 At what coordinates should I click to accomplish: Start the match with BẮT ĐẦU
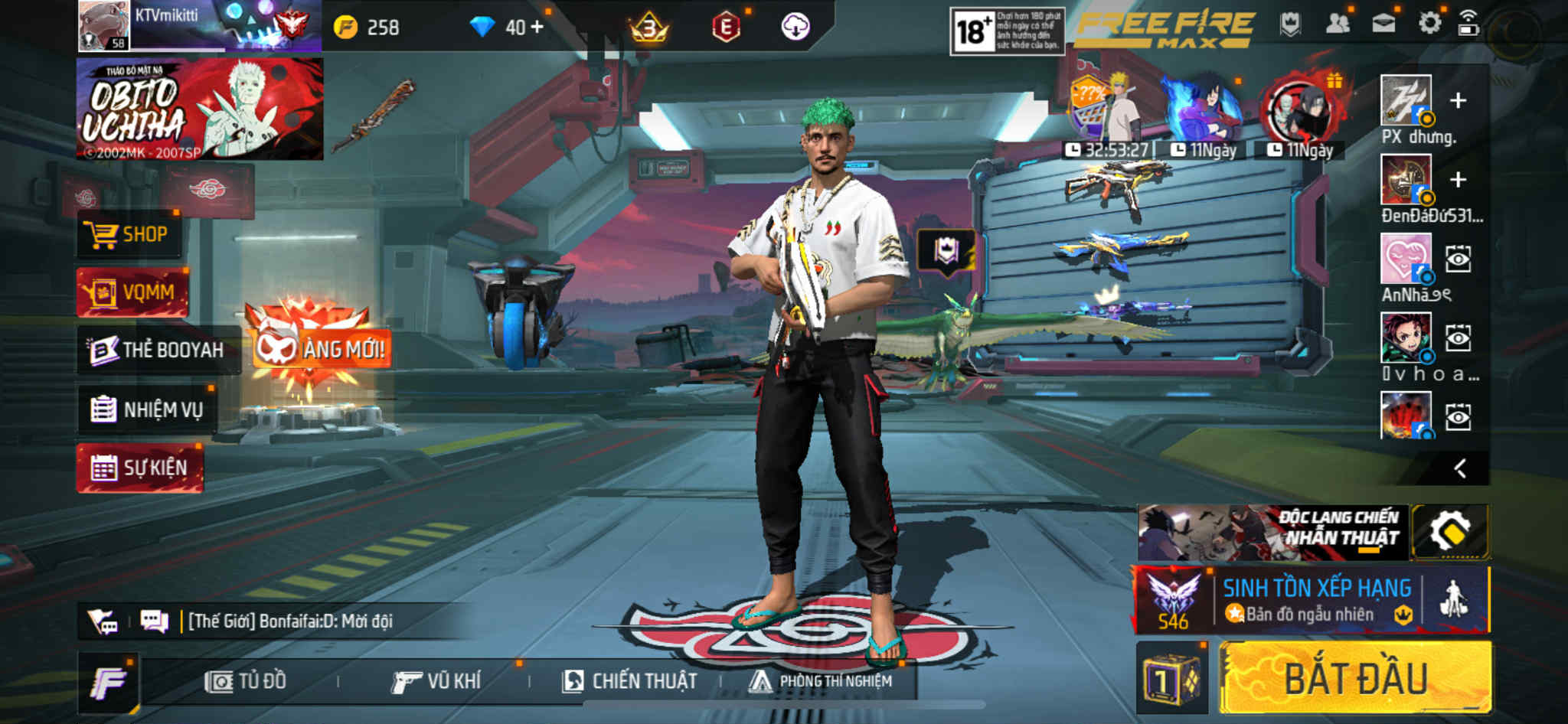click(x=1354, y=679)
